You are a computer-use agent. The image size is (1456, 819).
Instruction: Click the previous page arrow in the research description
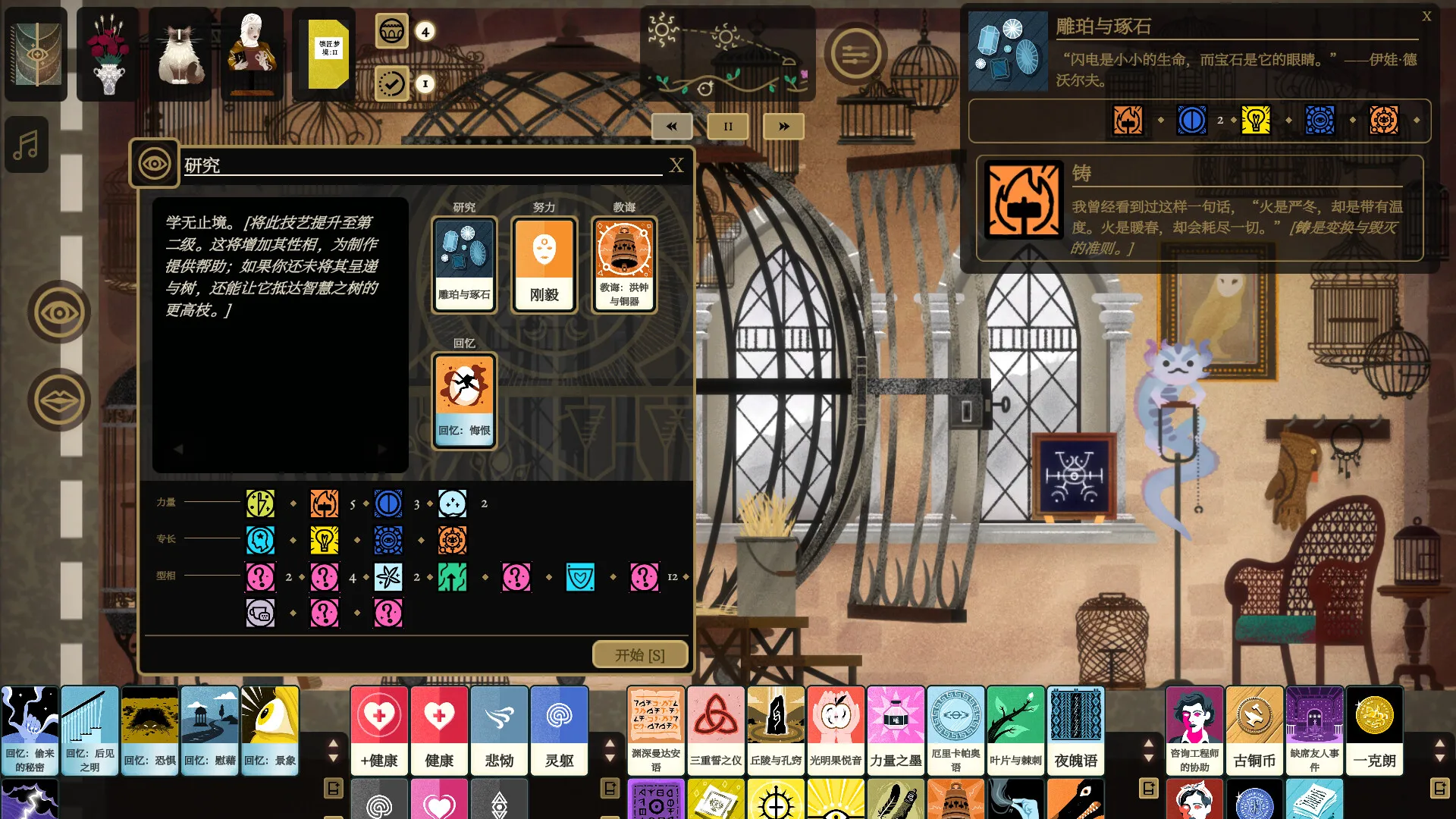pyautogui.click(x=179, y=448)
